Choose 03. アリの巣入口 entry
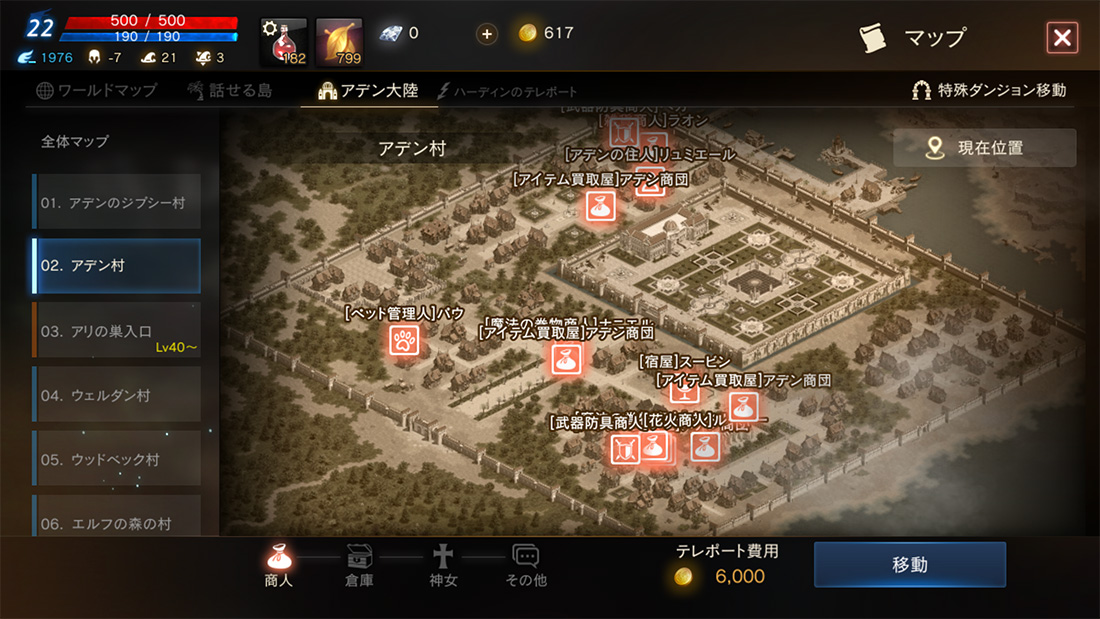 pos(116,330)
